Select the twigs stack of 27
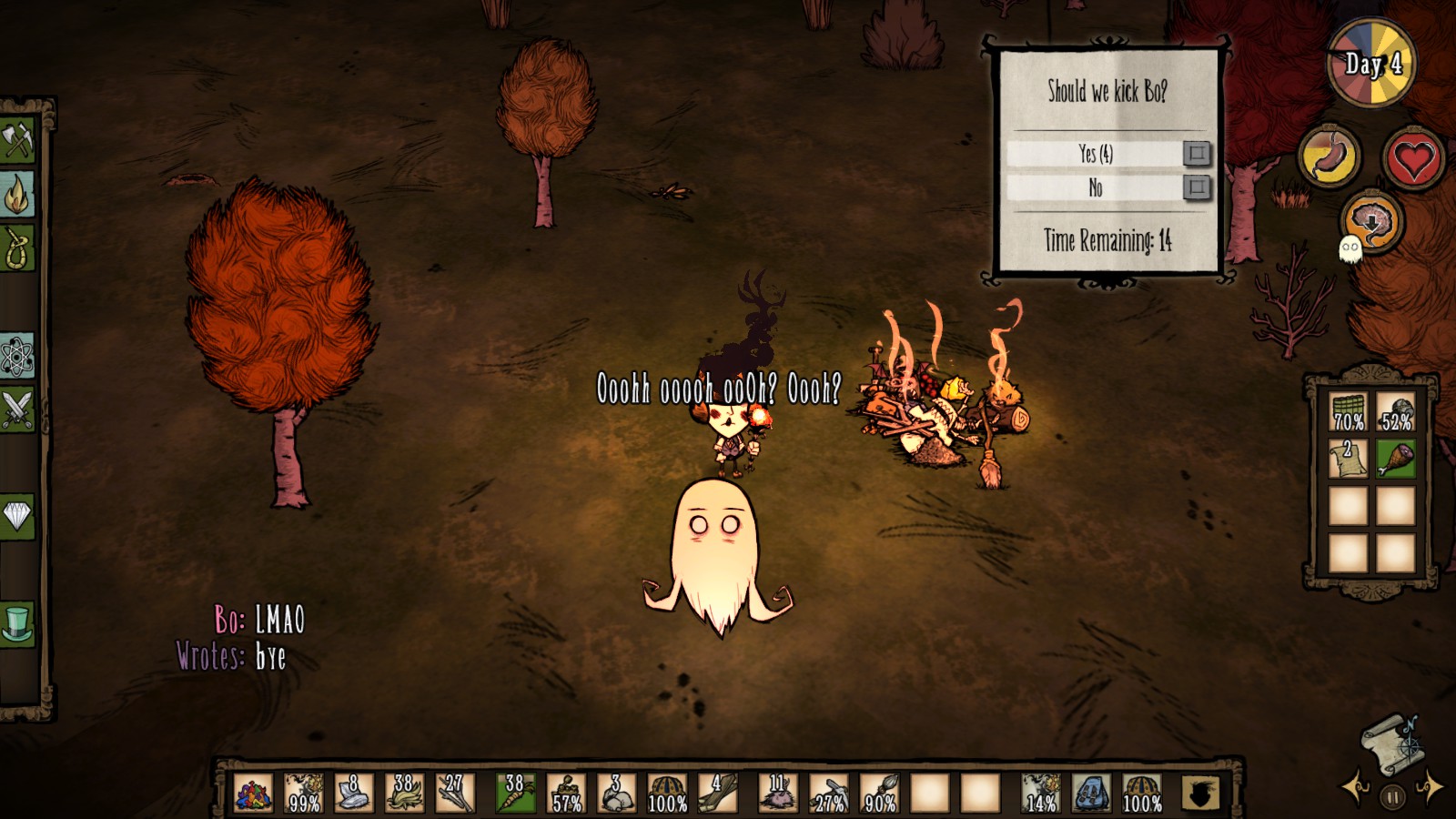 [x=453, y=794]
